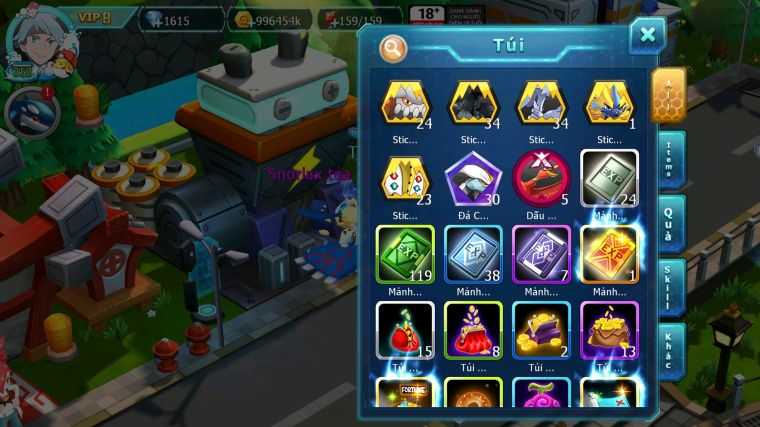Select the purple EXP shard with 7

tap(541, 253)
